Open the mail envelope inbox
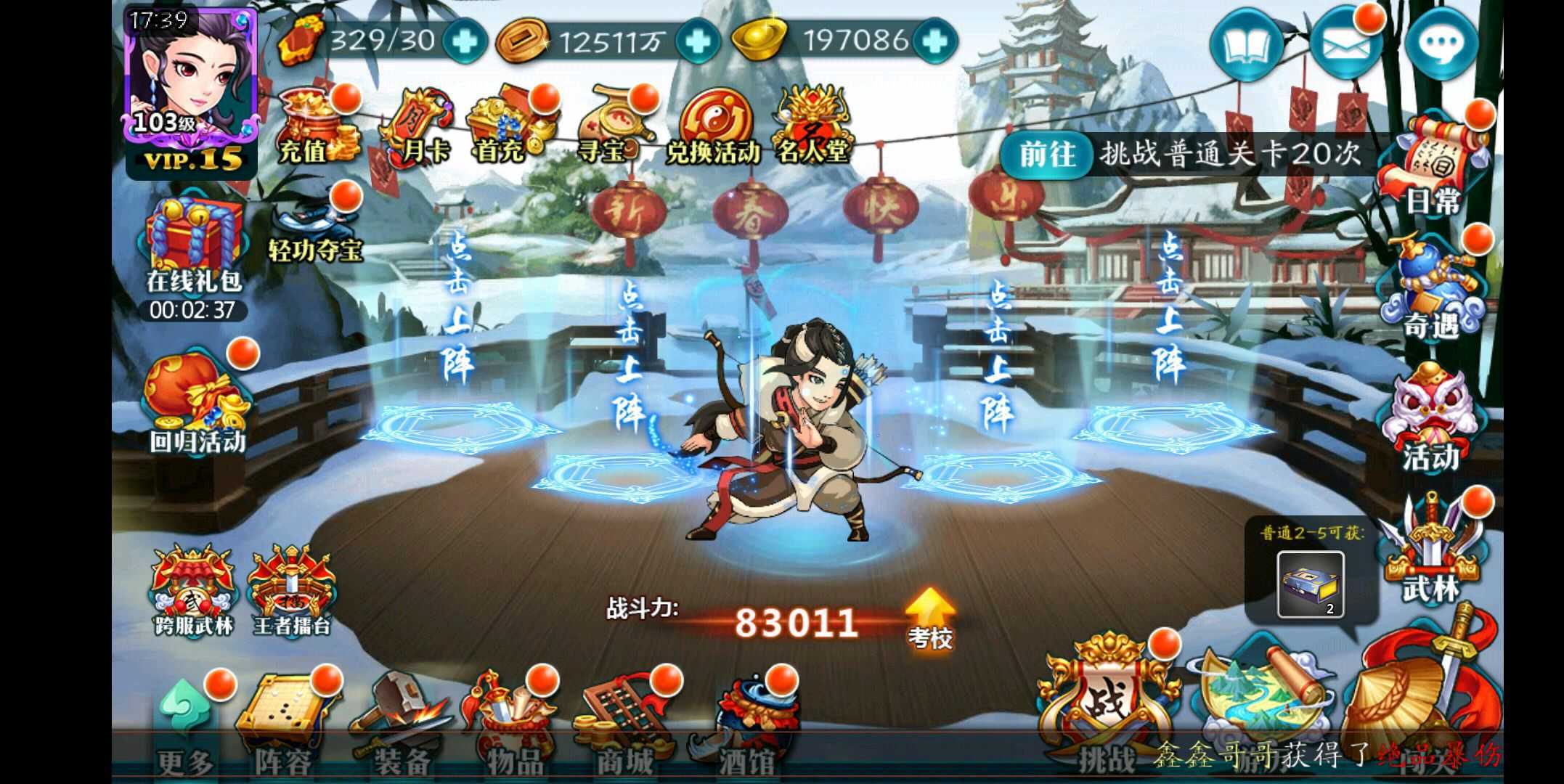This screenshot has width=1564, height=784. [x=1345, y=45]
